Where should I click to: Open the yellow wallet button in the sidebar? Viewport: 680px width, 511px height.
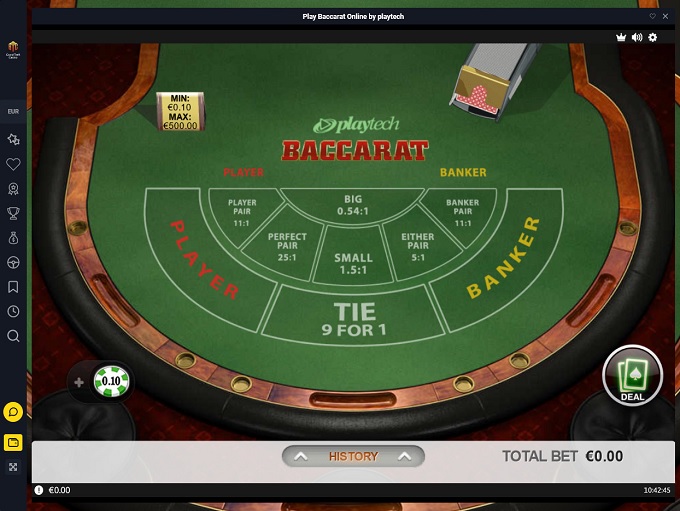13,442
